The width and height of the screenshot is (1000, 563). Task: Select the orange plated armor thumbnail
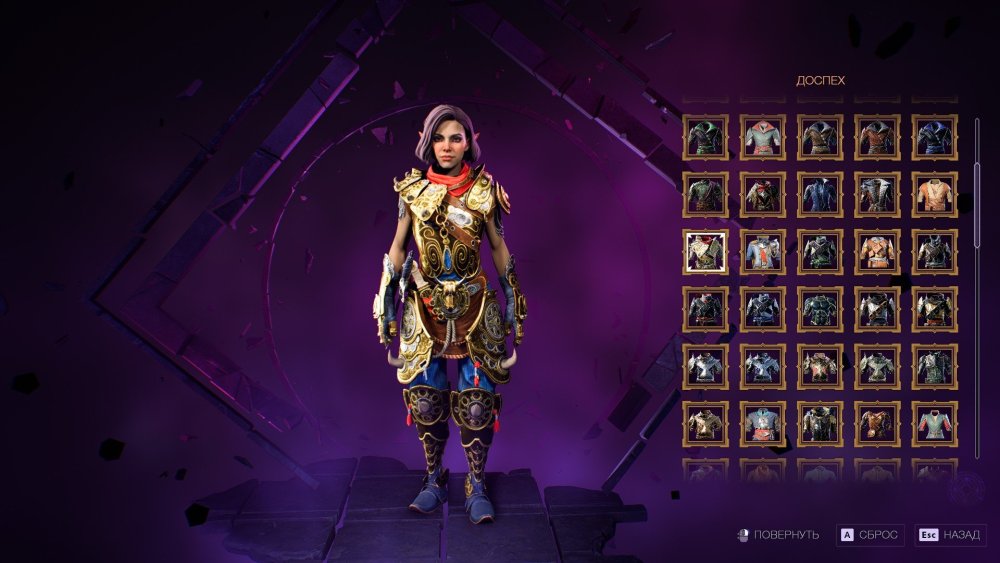[877, 252]
